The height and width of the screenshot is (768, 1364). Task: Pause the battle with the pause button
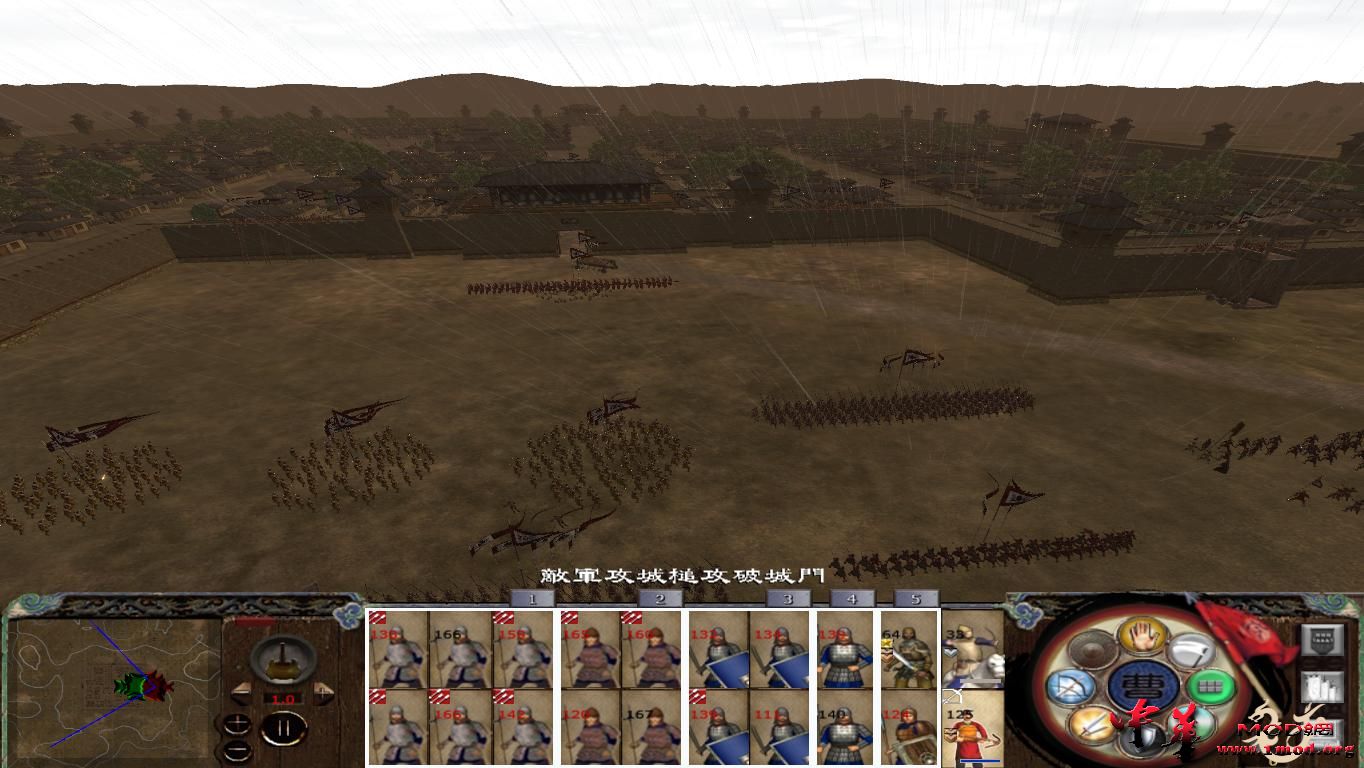click(x=284, y=727)
